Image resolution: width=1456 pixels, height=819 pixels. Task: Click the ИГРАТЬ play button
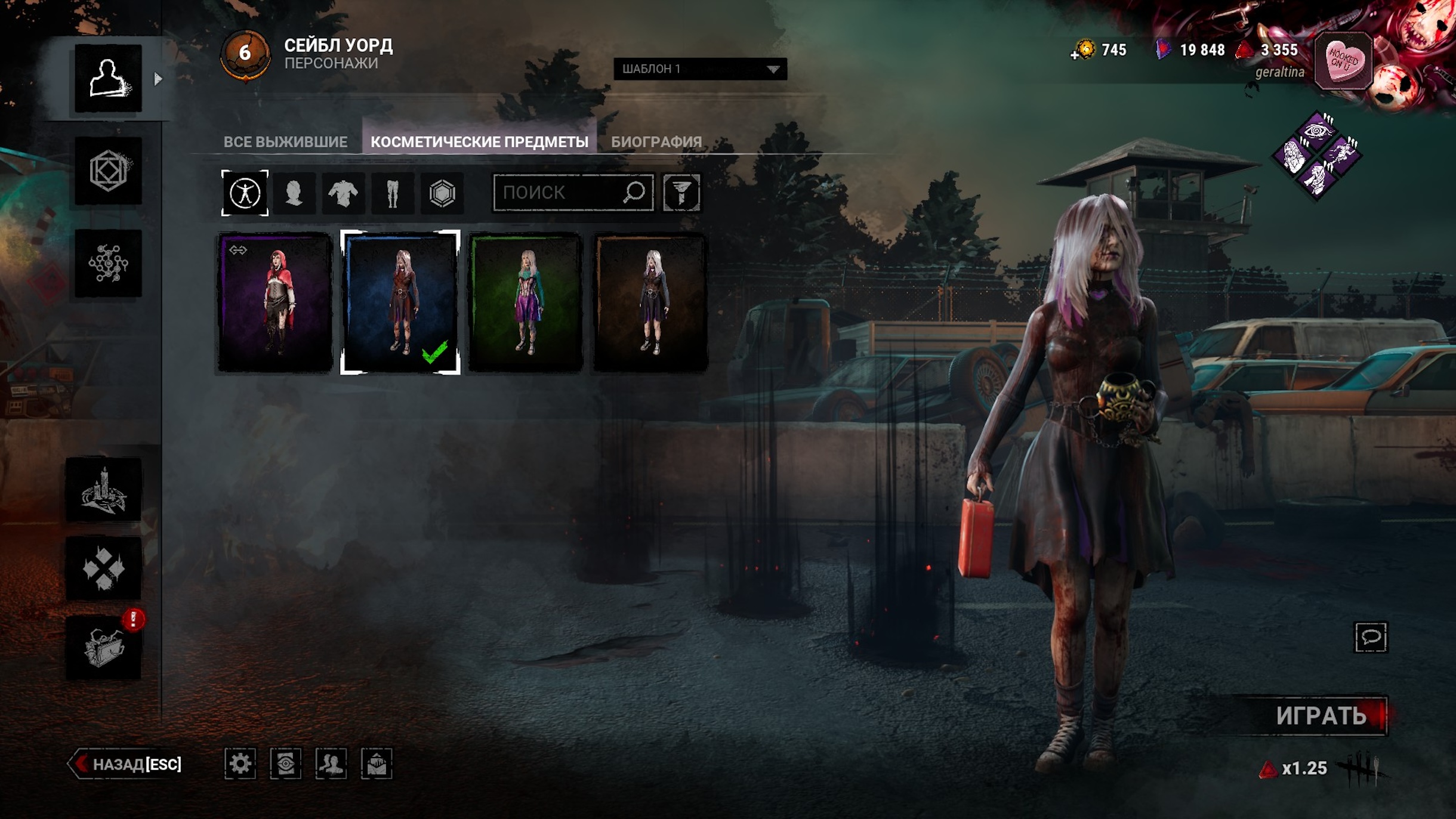pos(1320,716)
